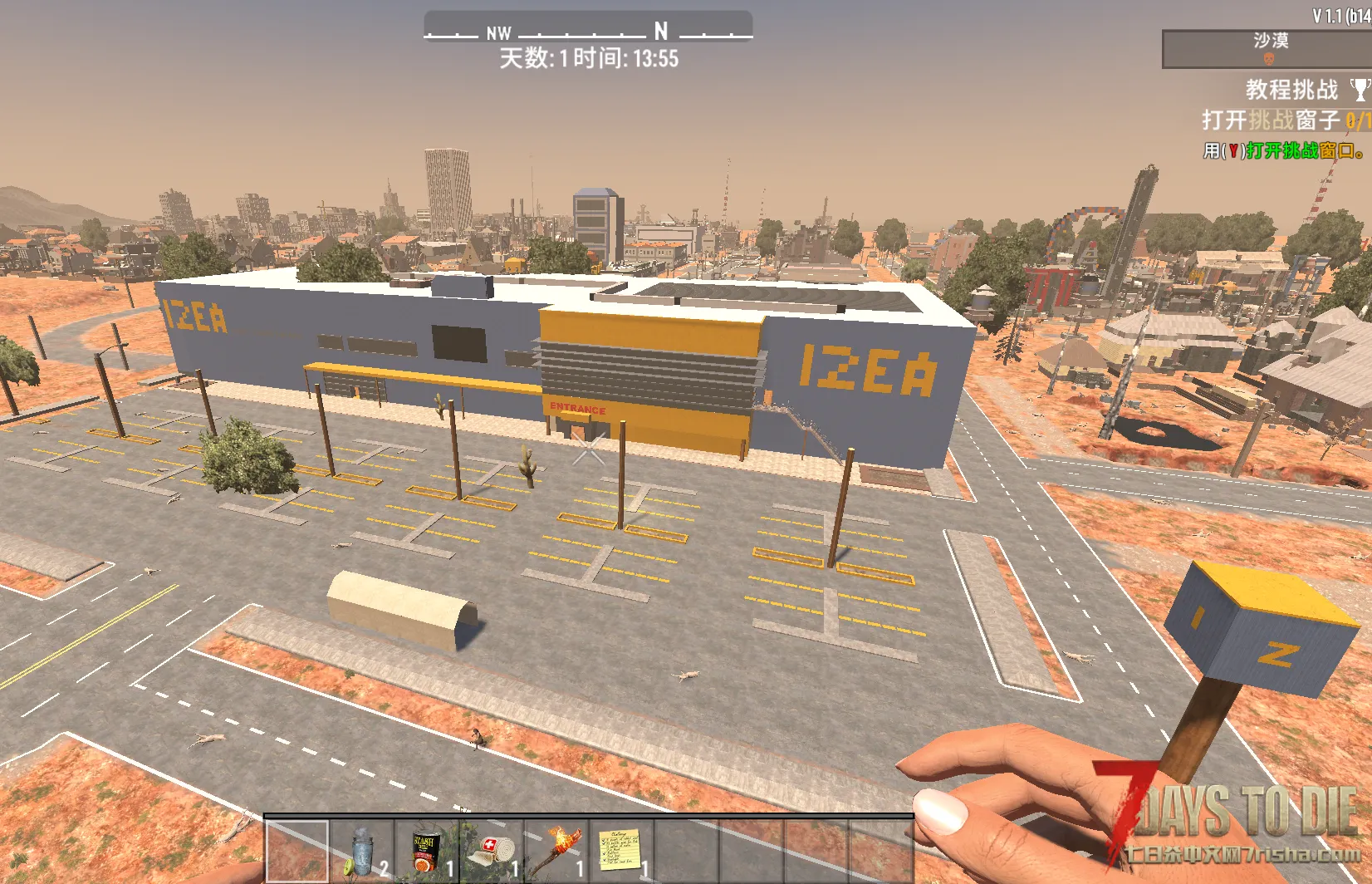The height and width of the screenshot is (884, 1372).
Task: Select the water jar hotbar slot
Action: coord(362,851)
